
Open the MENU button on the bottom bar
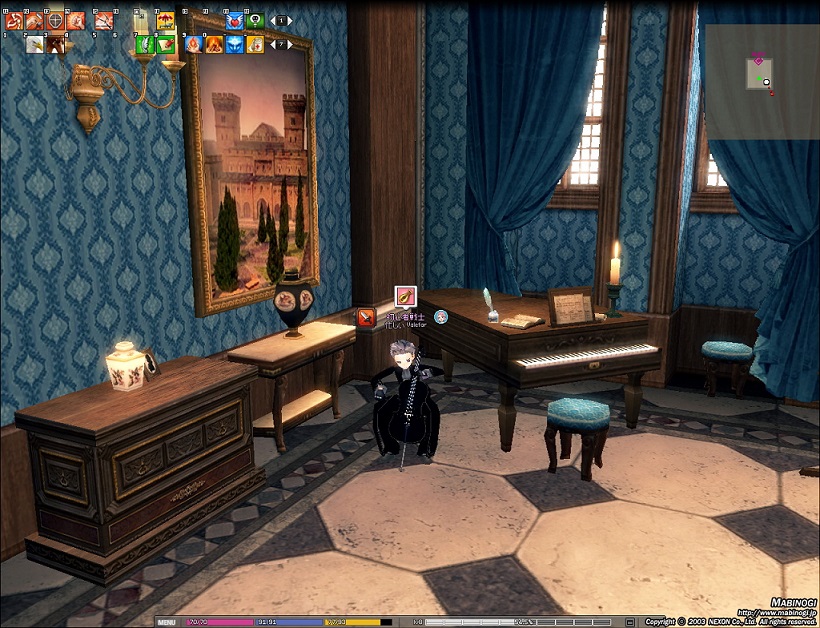pyautogui.click(x=166, y=621)
